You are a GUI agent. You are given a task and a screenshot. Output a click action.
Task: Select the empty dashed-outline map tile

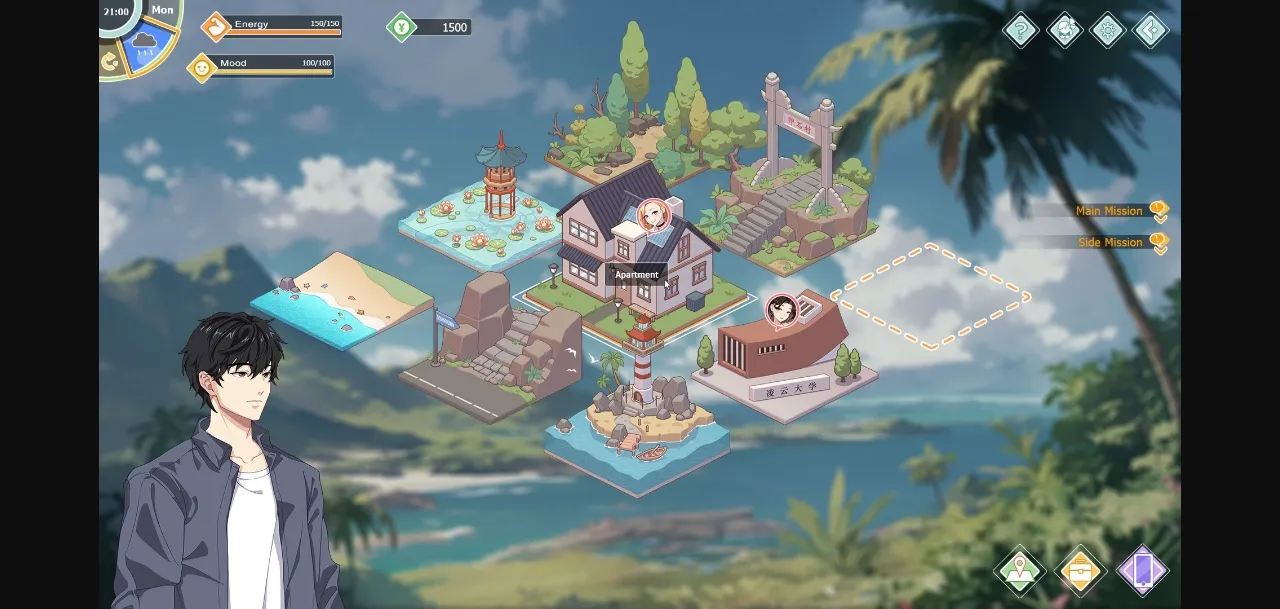pyautogui.click(x=932, y=296)
